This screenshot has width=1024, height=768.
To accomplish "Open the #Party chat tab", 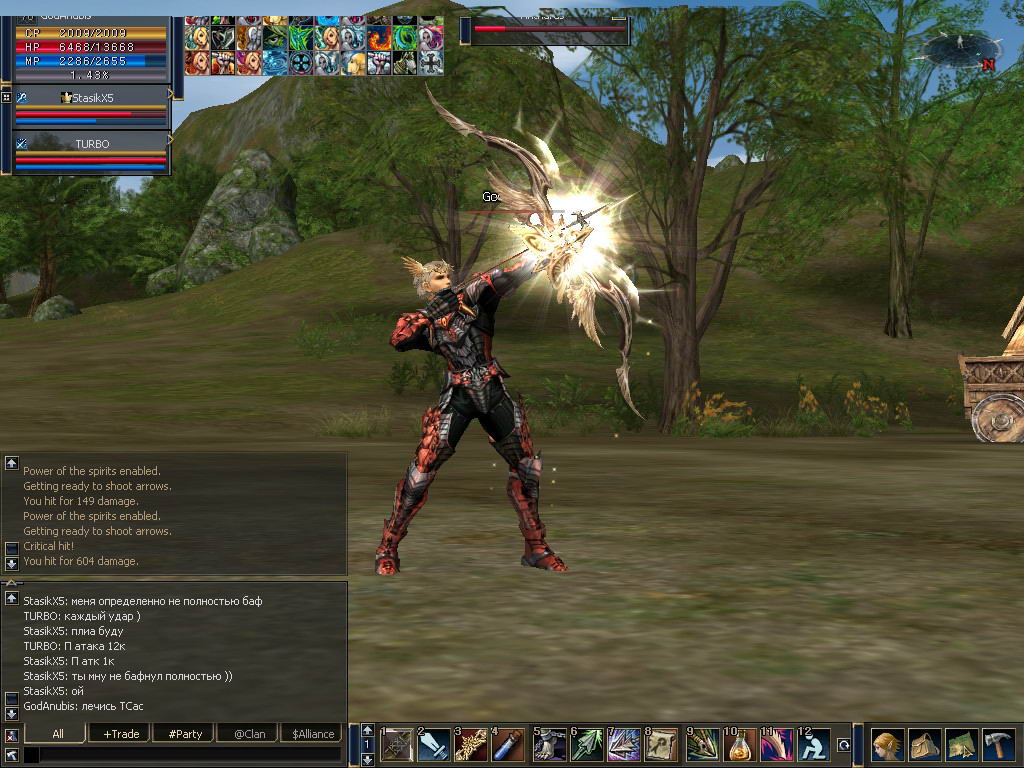I will 185,733.
